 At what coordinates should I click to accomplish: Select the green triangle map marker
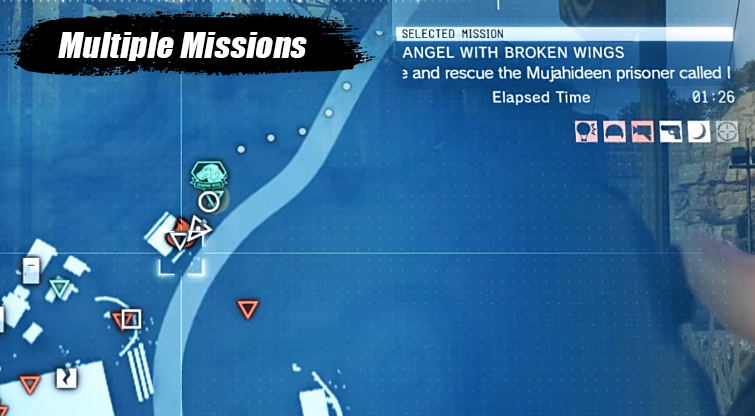pyautogui.click(x=60, y=289)
